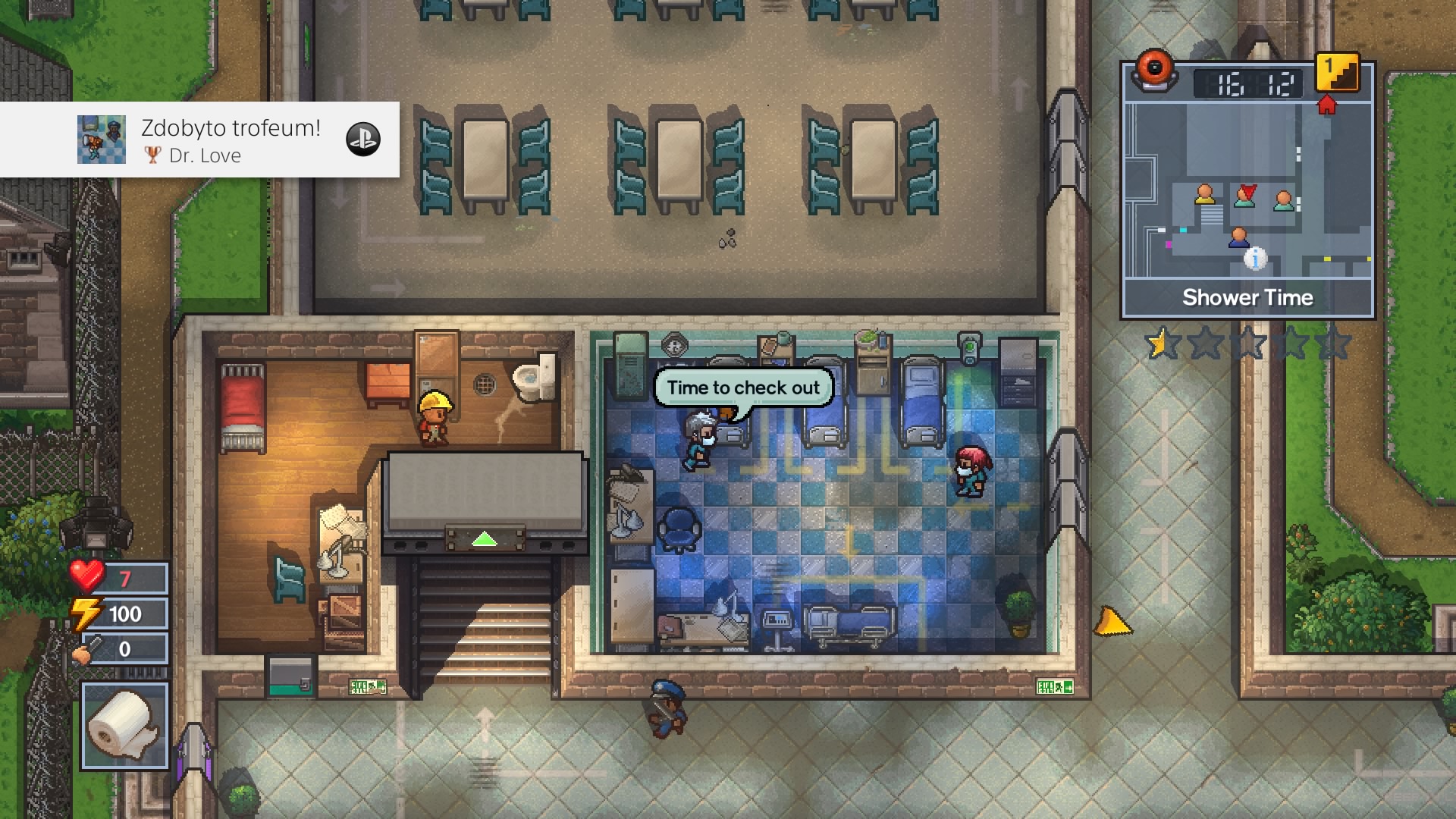The image size is (1456, 819).
Task: Click the trophy notification thumbnail image
Action: tap(102, 140)
